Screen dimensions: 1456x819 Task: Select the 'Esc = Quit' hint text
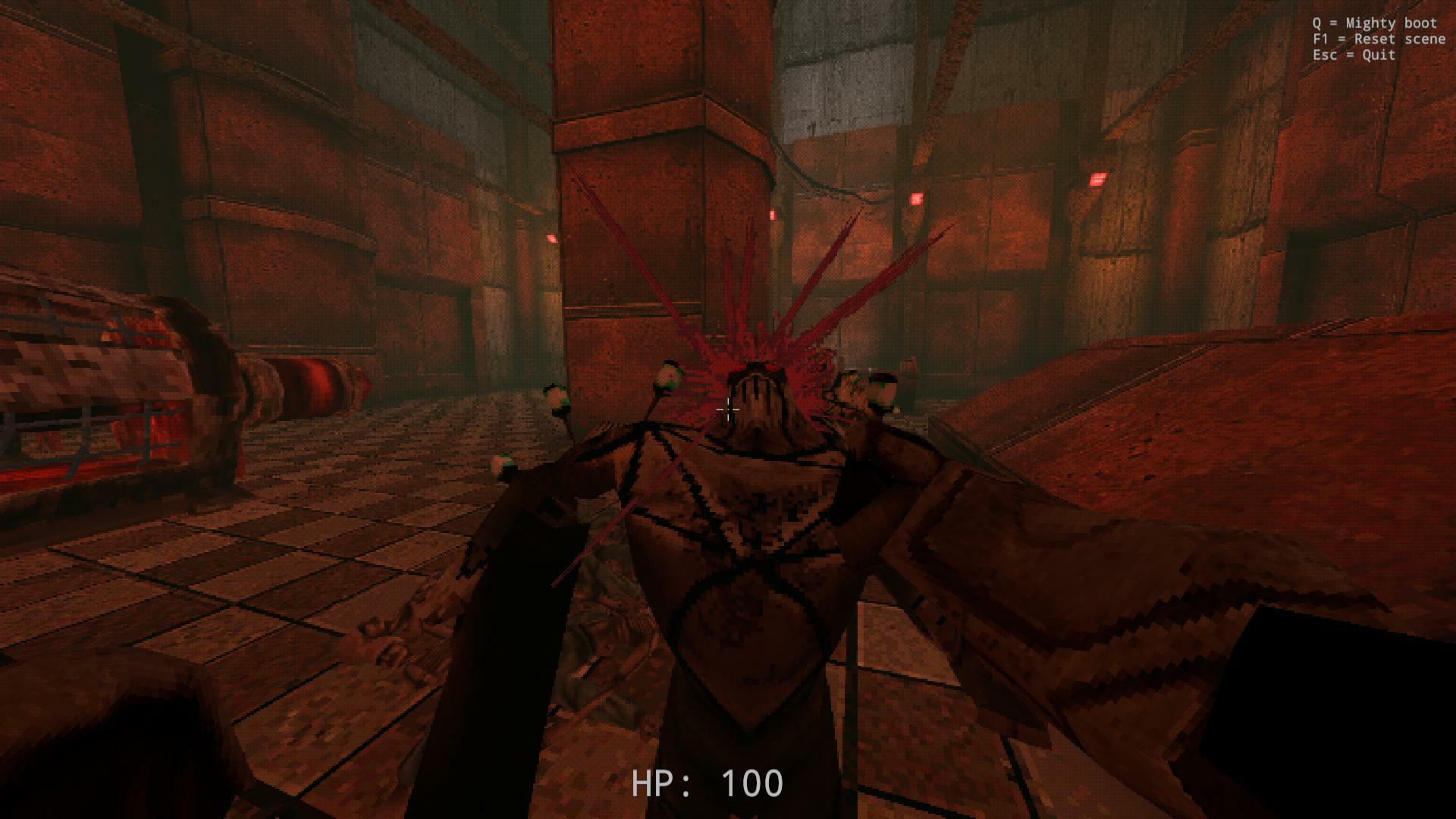tap(1354, 55)
